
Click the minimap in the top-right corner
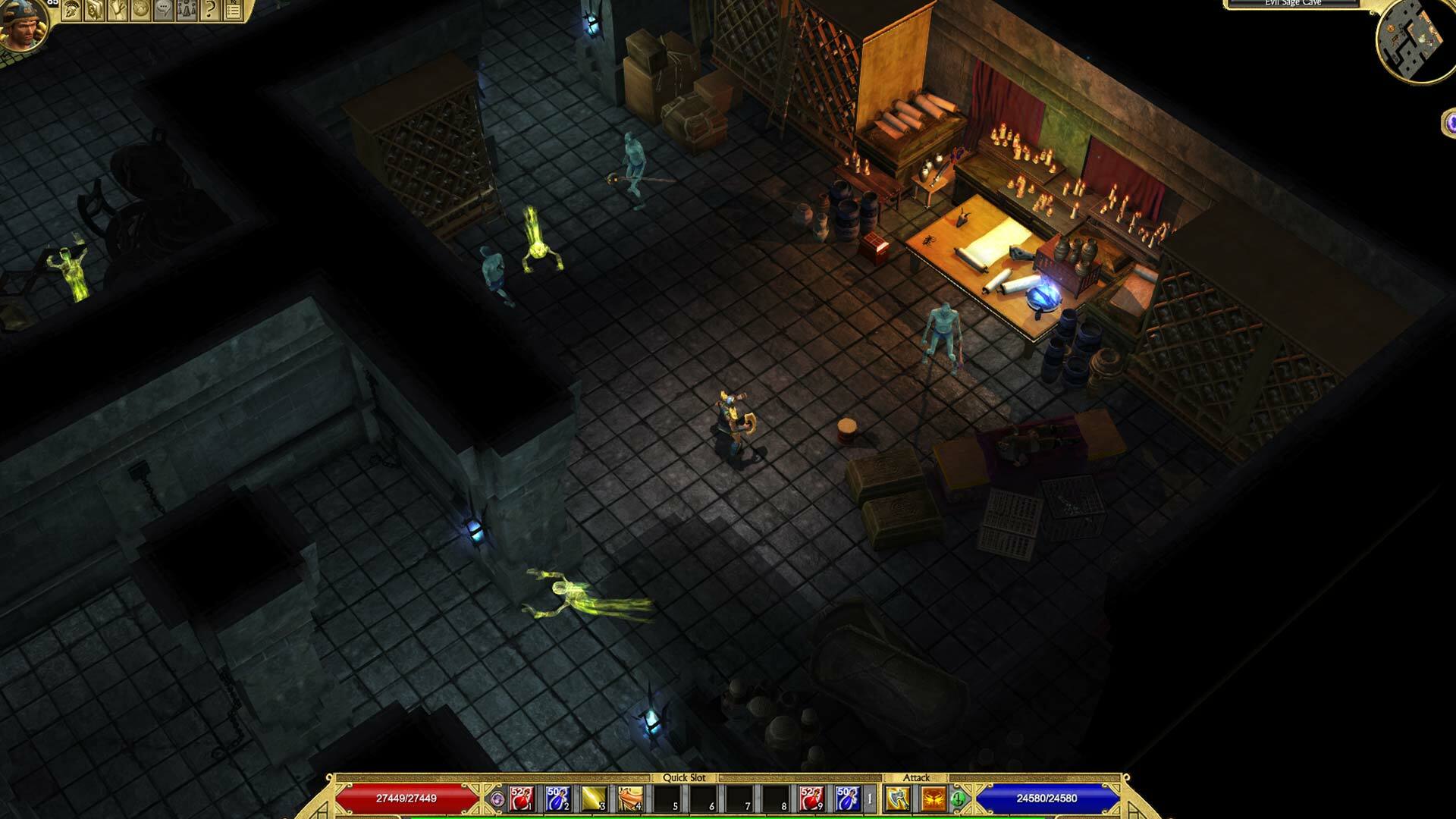[1417, 36]
